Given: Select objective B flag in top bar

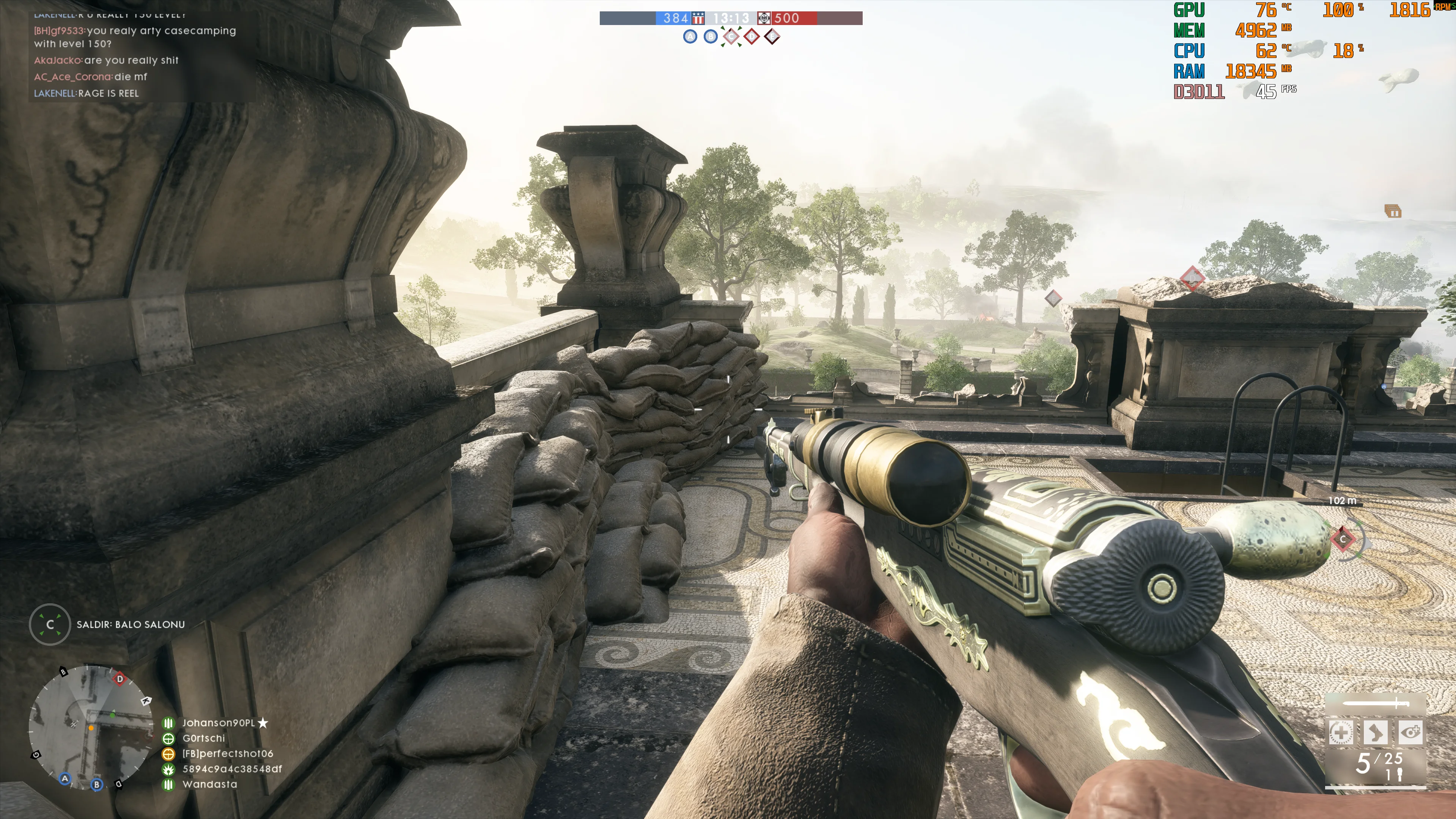Looking at the screenshot, I should tap(711, 37).
